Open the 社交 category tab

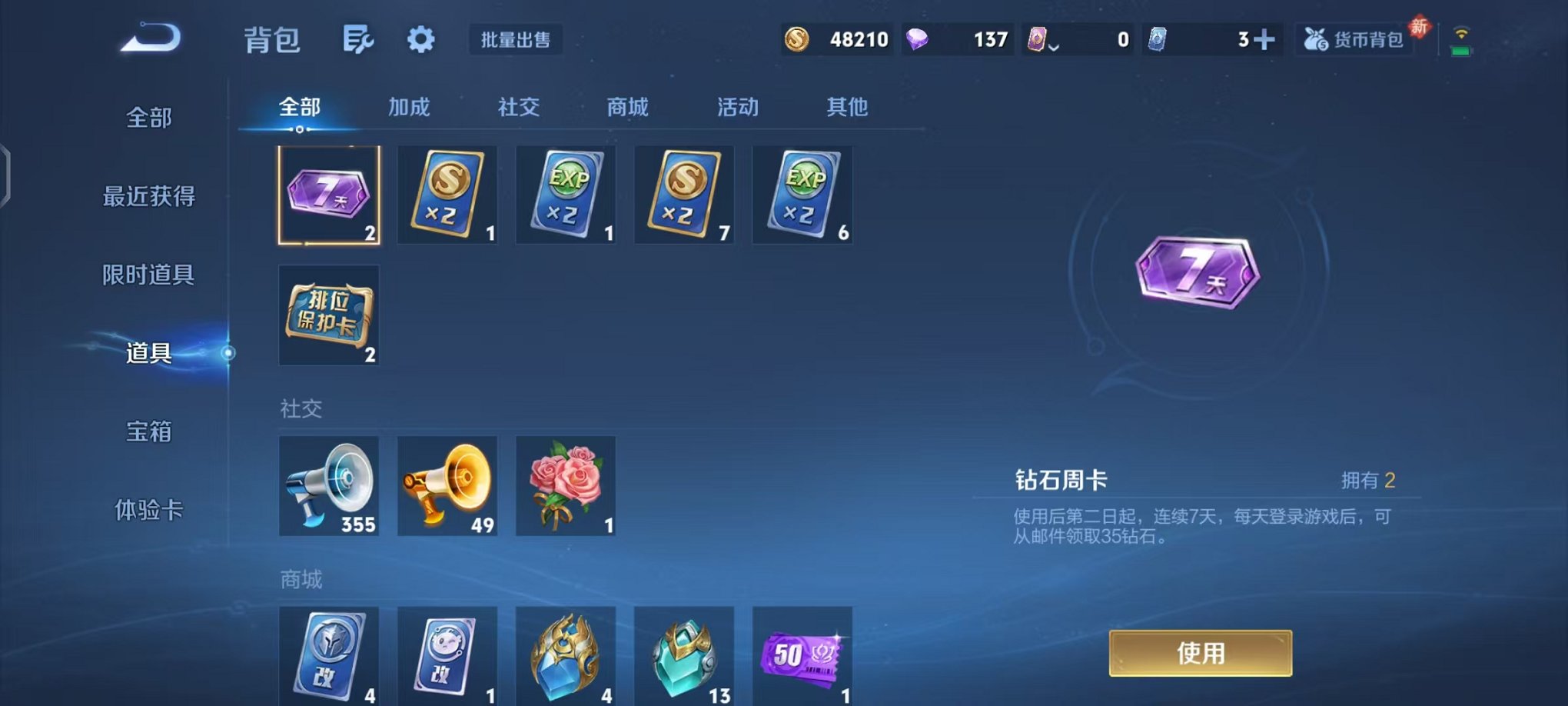(x=520, y=108)
